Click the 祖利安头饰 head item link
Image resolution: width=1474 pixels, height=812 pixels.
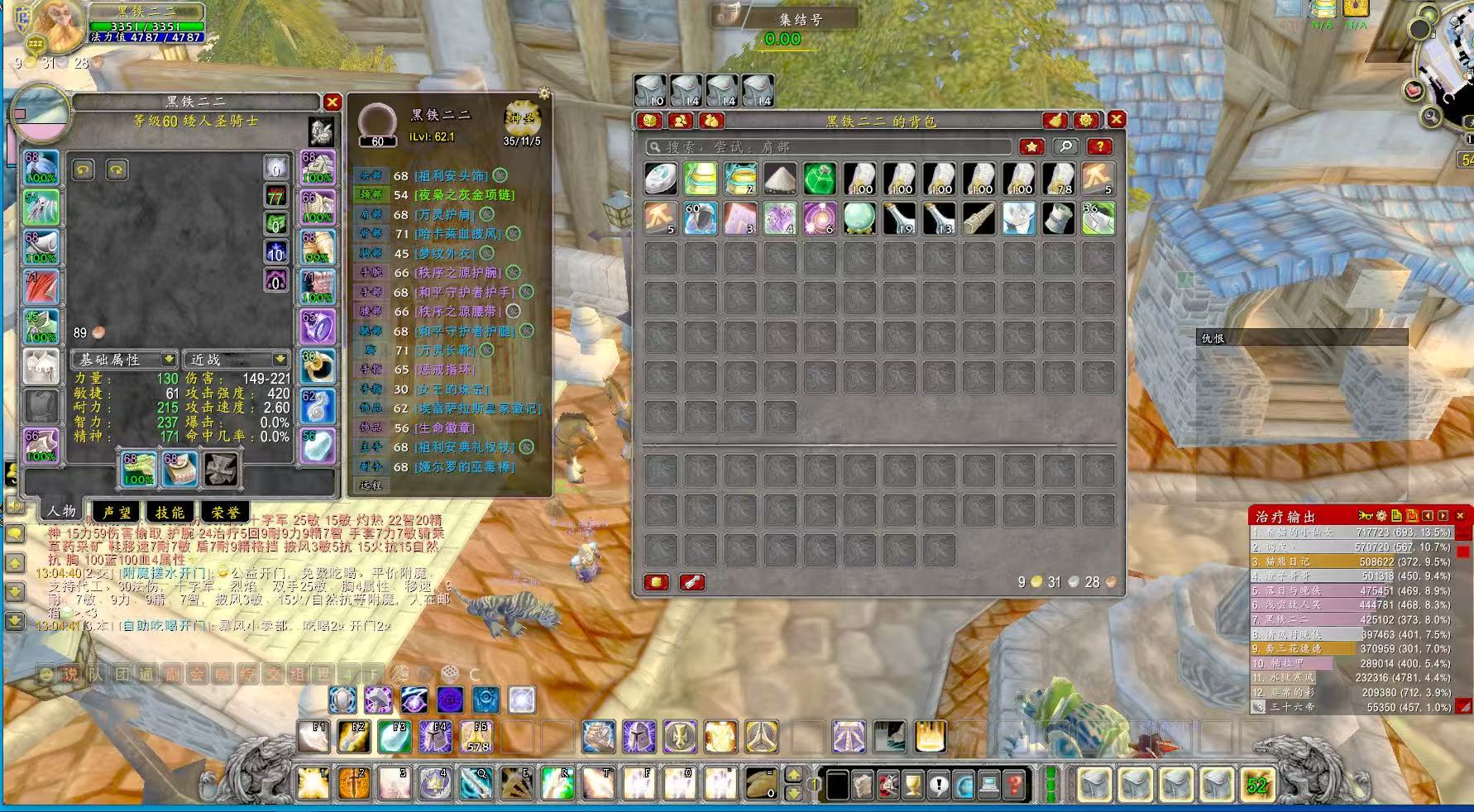[x=451, y=176]
